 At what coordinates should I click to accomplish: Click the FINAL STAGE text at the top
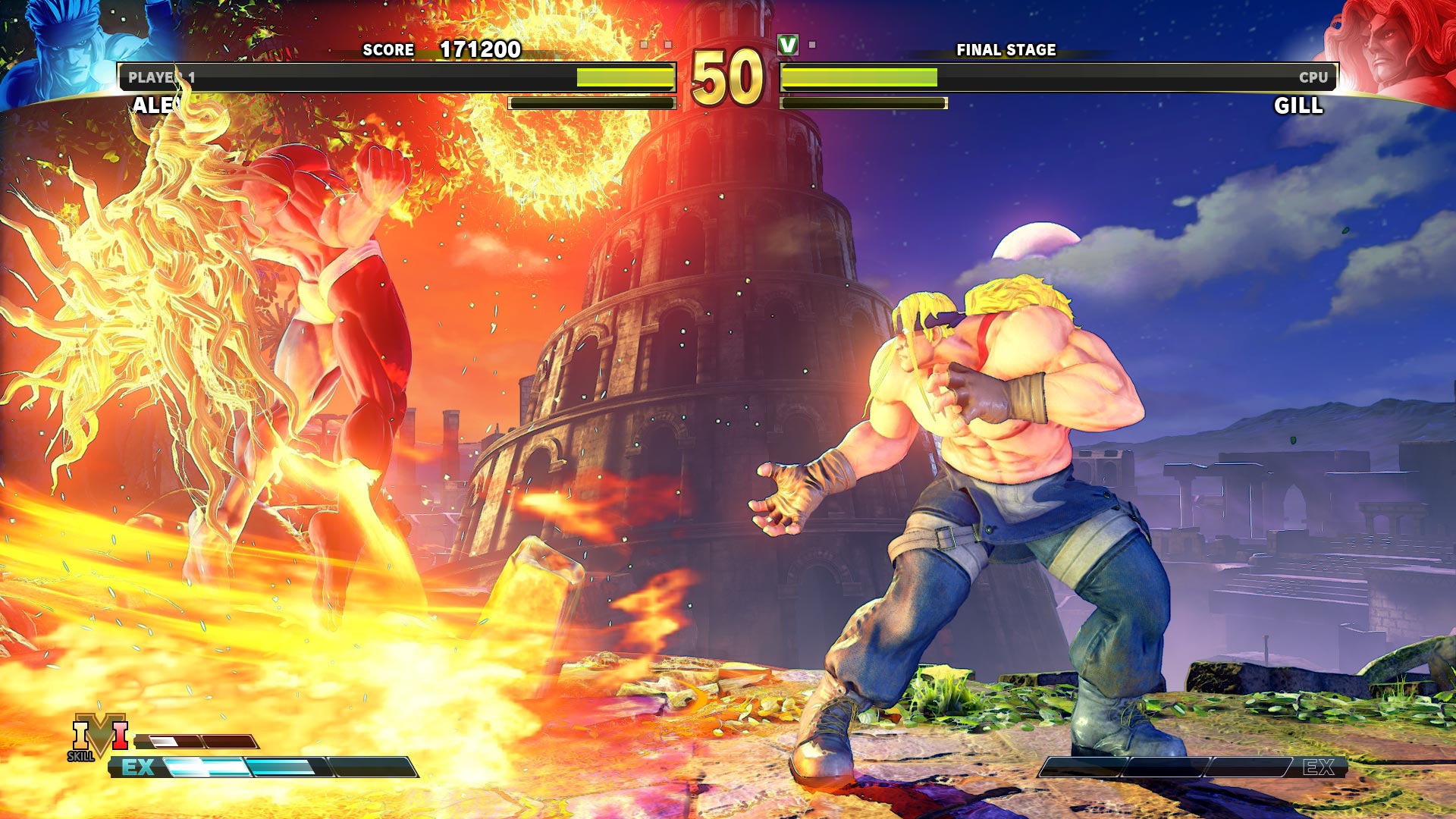(x=1006, y=52)
